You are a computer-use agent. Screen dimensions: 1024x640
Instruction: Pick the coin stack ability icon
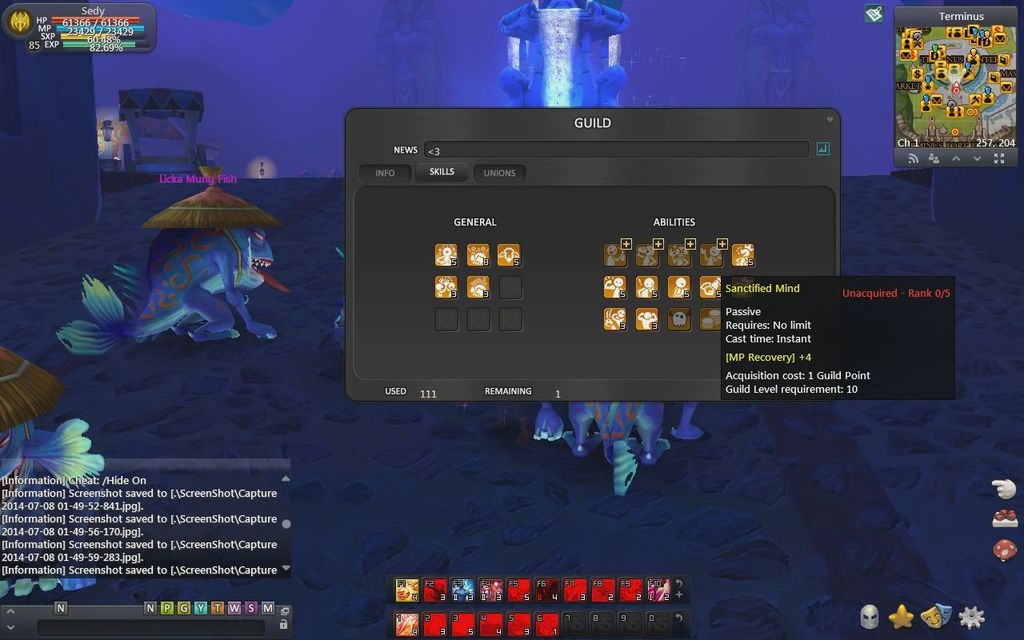tap(710, 319)
